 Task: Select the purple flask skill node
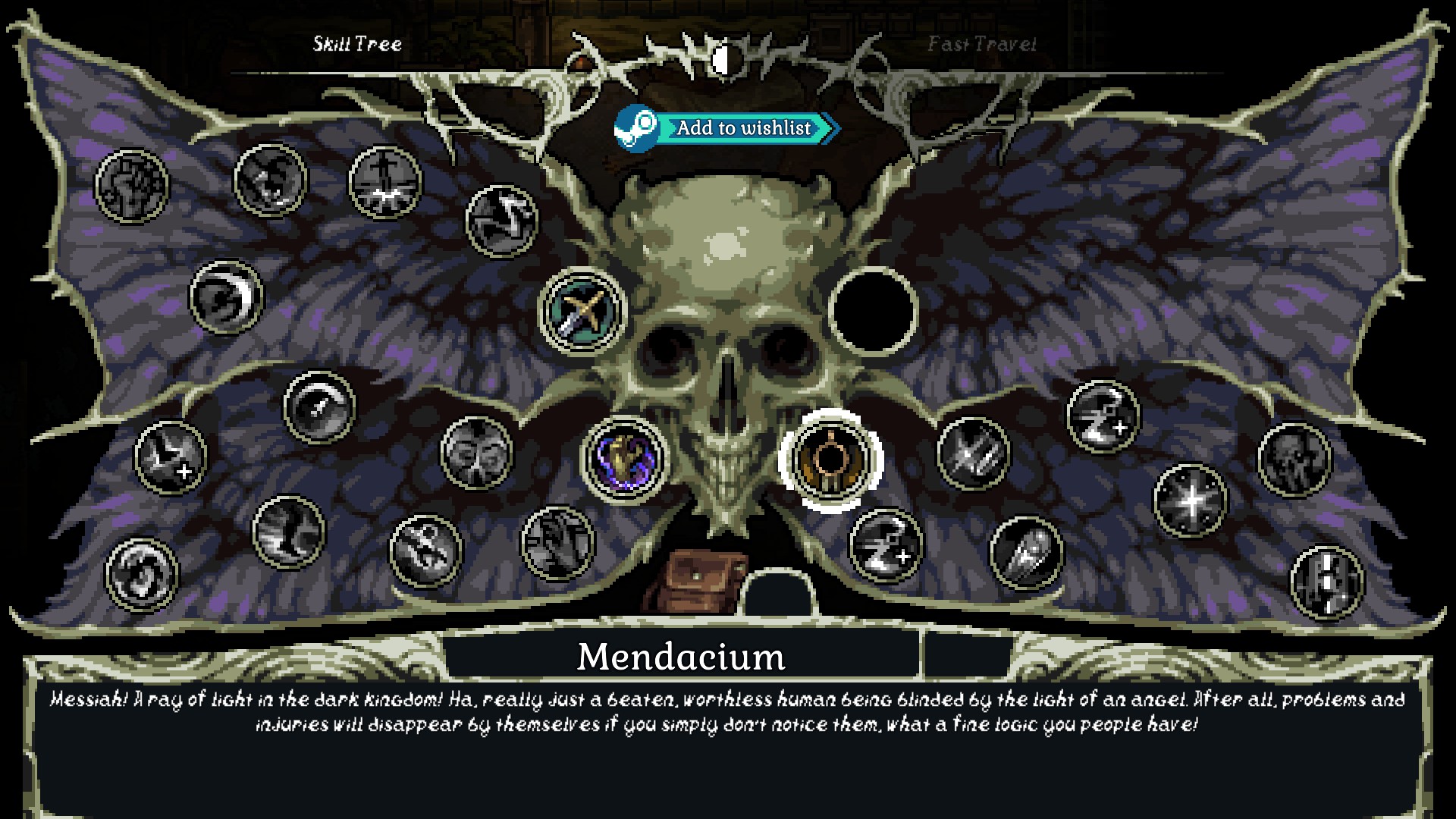(x=625, y=459)
